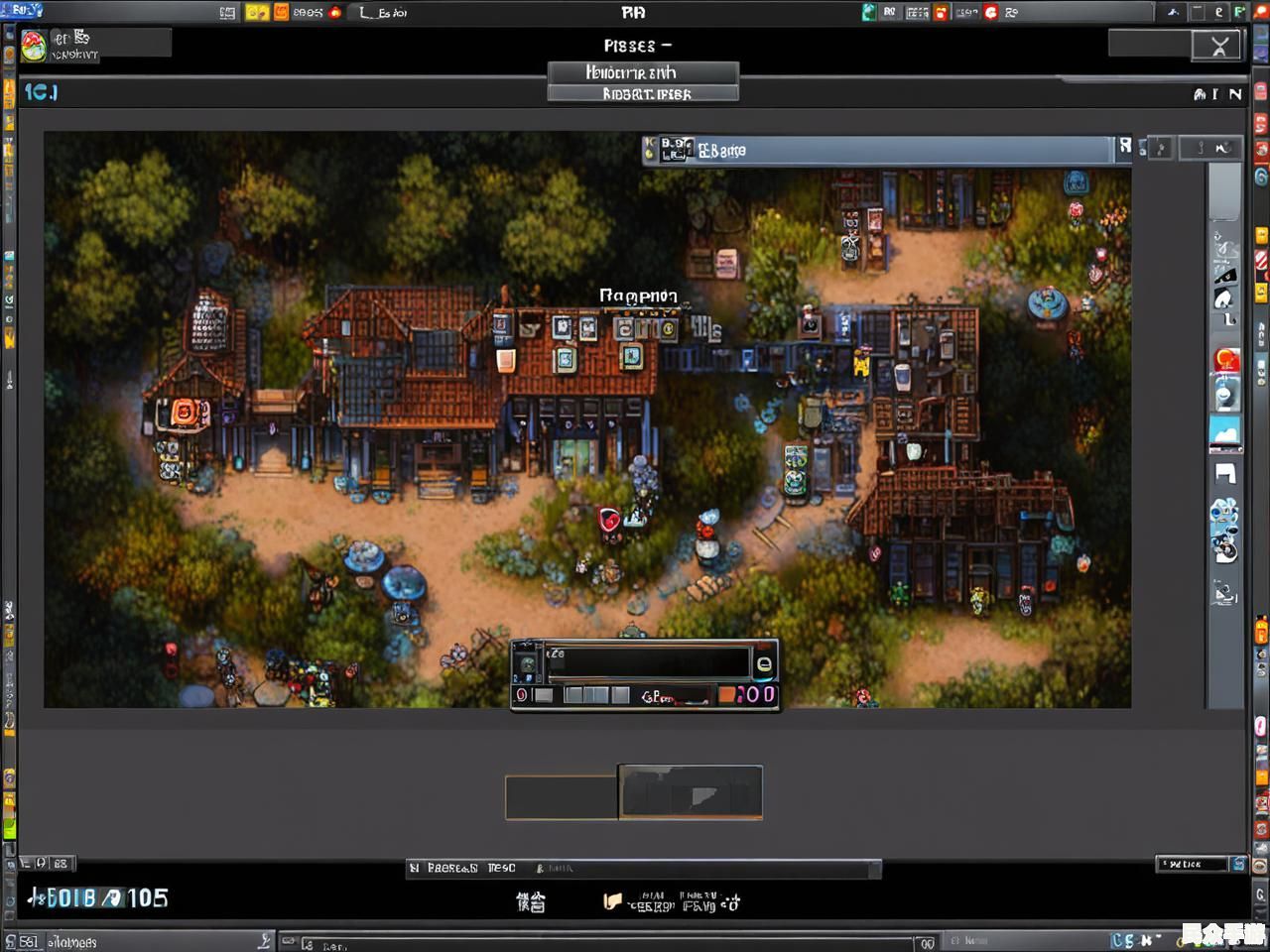Viewport: 1270px width, 952px height.
Task: Activate the orange icon in the in-game panel
Action: point(727,695)
